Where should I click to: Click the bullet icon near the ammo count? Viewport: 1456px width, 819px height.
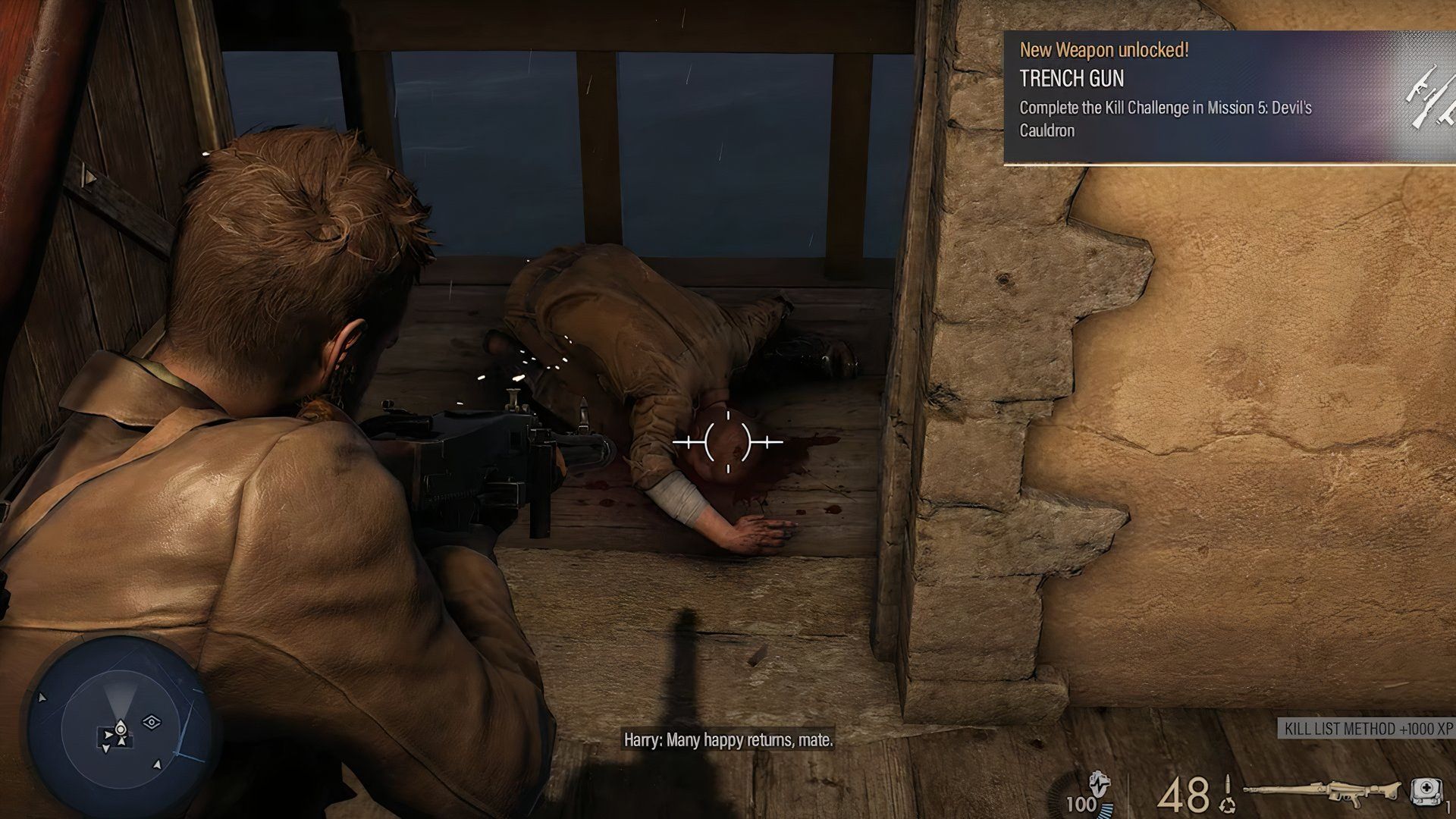[x=1228, y=784]
